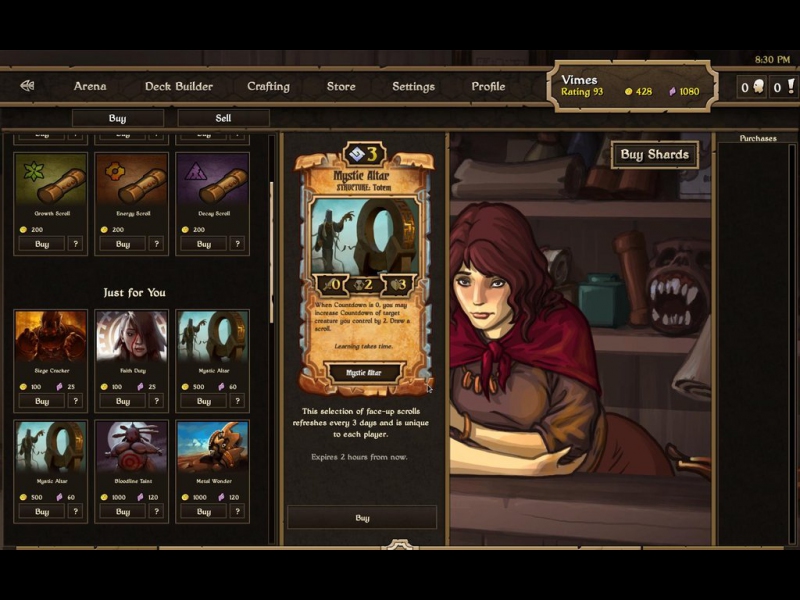Screen dimensions: 800x600
Task: Buy the Energy Scroll
Action: (x=122, y=244)
